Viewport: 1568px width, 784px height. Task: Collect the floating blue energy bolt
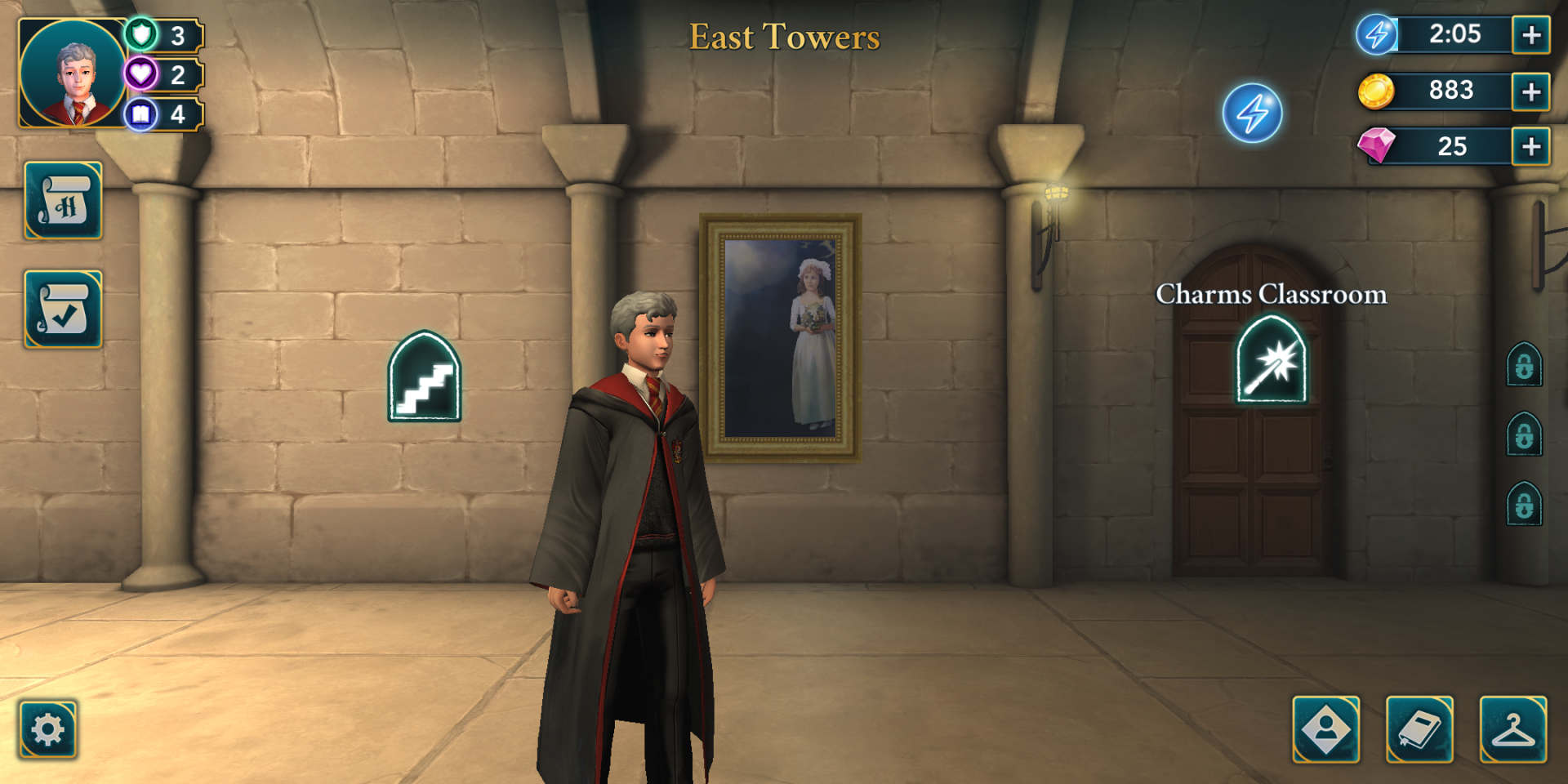coord(1252,114)
